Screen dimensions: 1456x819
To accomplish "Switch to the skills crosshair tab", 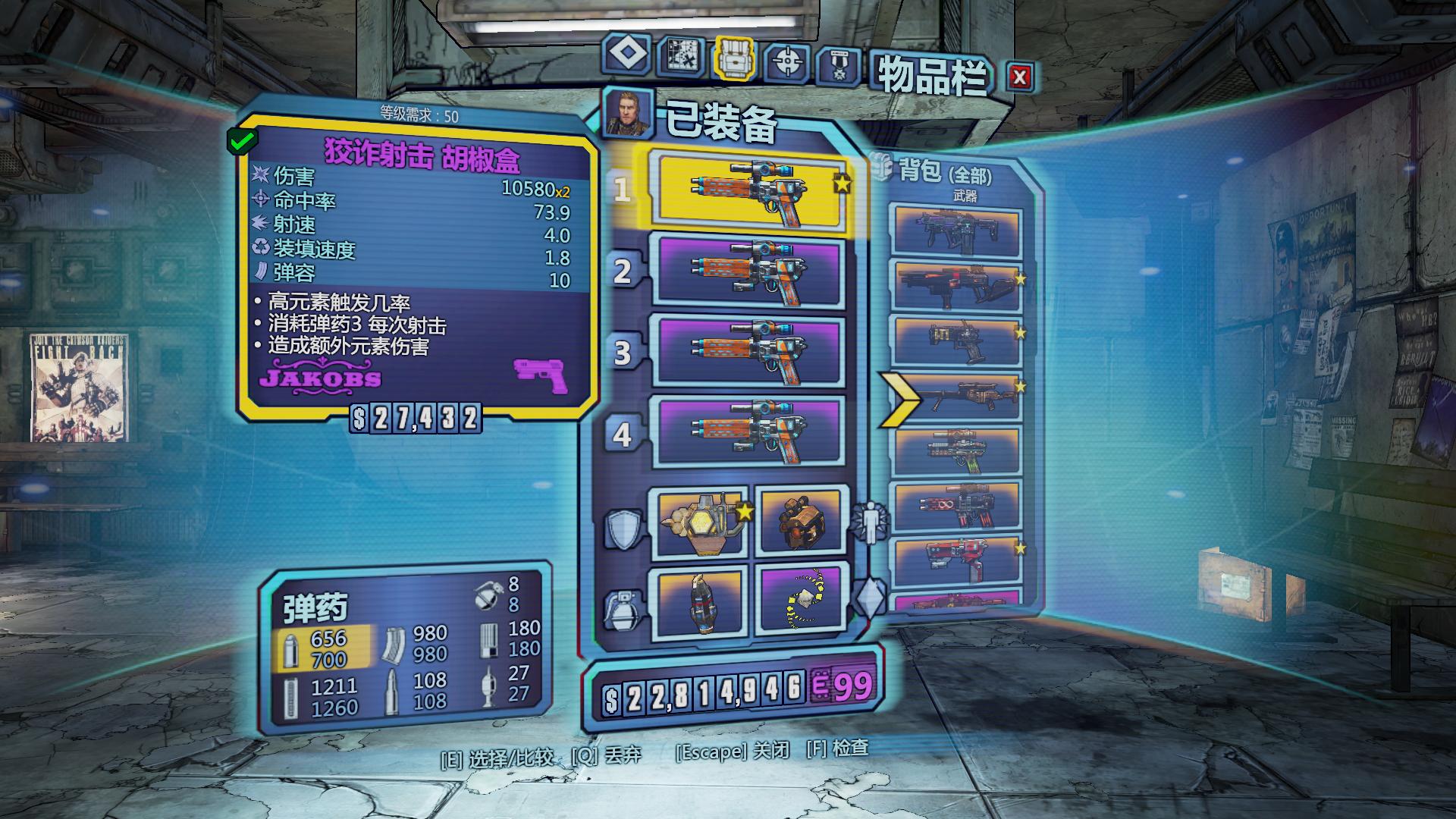I will pyautogui.click(x=787, y=62).
